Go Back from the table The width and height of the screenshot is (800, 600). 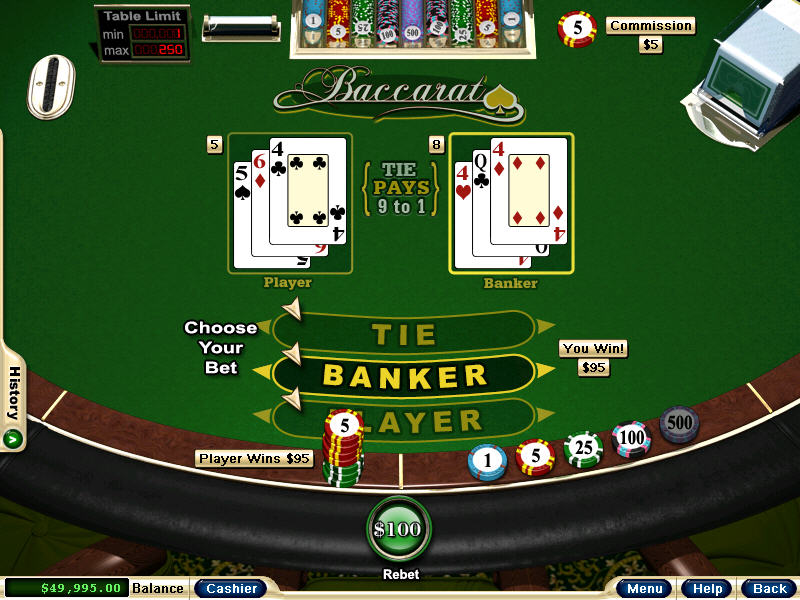point(769,588)
